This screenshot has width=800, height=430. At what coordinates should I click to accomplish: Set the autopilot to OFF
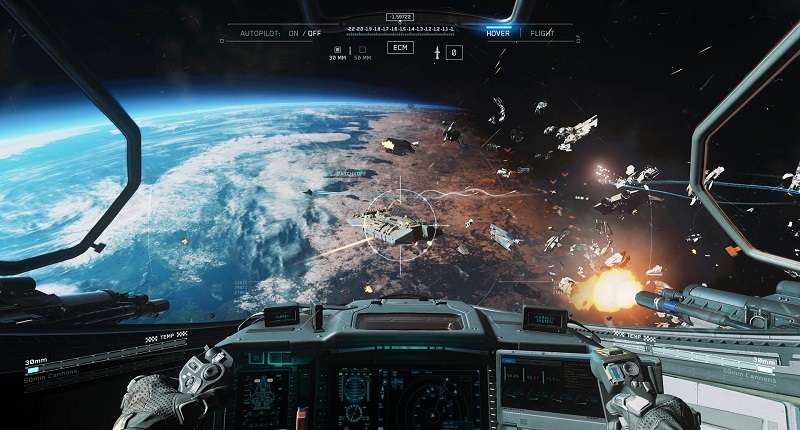(315, 33)
